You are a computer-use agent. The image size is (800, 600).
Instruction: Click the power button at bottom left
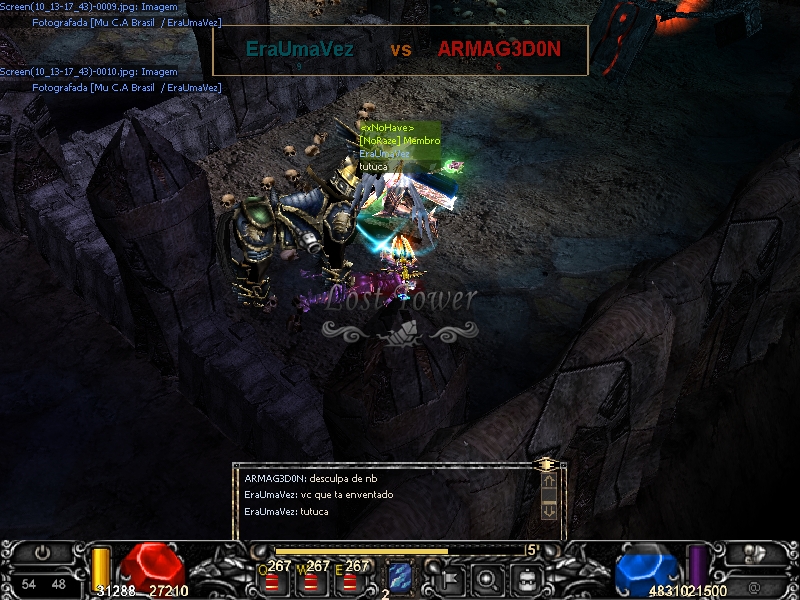43,552
